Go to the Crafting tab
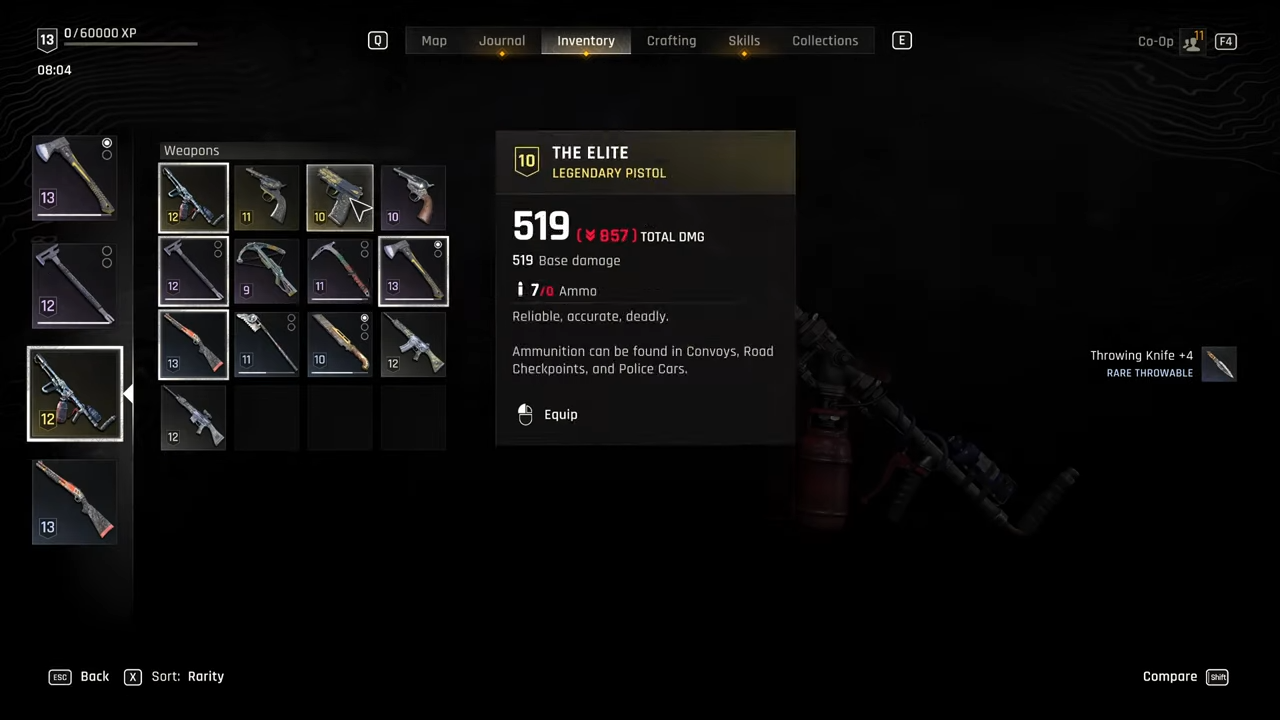Screen dimensions: 1280x720 671,41
